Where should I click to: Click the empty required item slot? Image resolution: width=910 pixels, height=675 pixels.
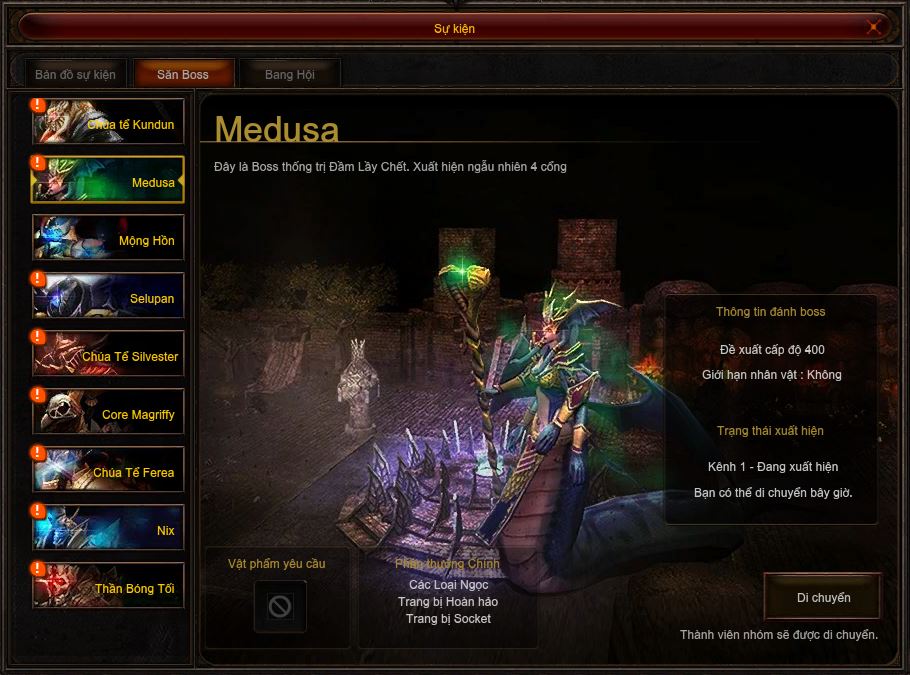(279, 606)
